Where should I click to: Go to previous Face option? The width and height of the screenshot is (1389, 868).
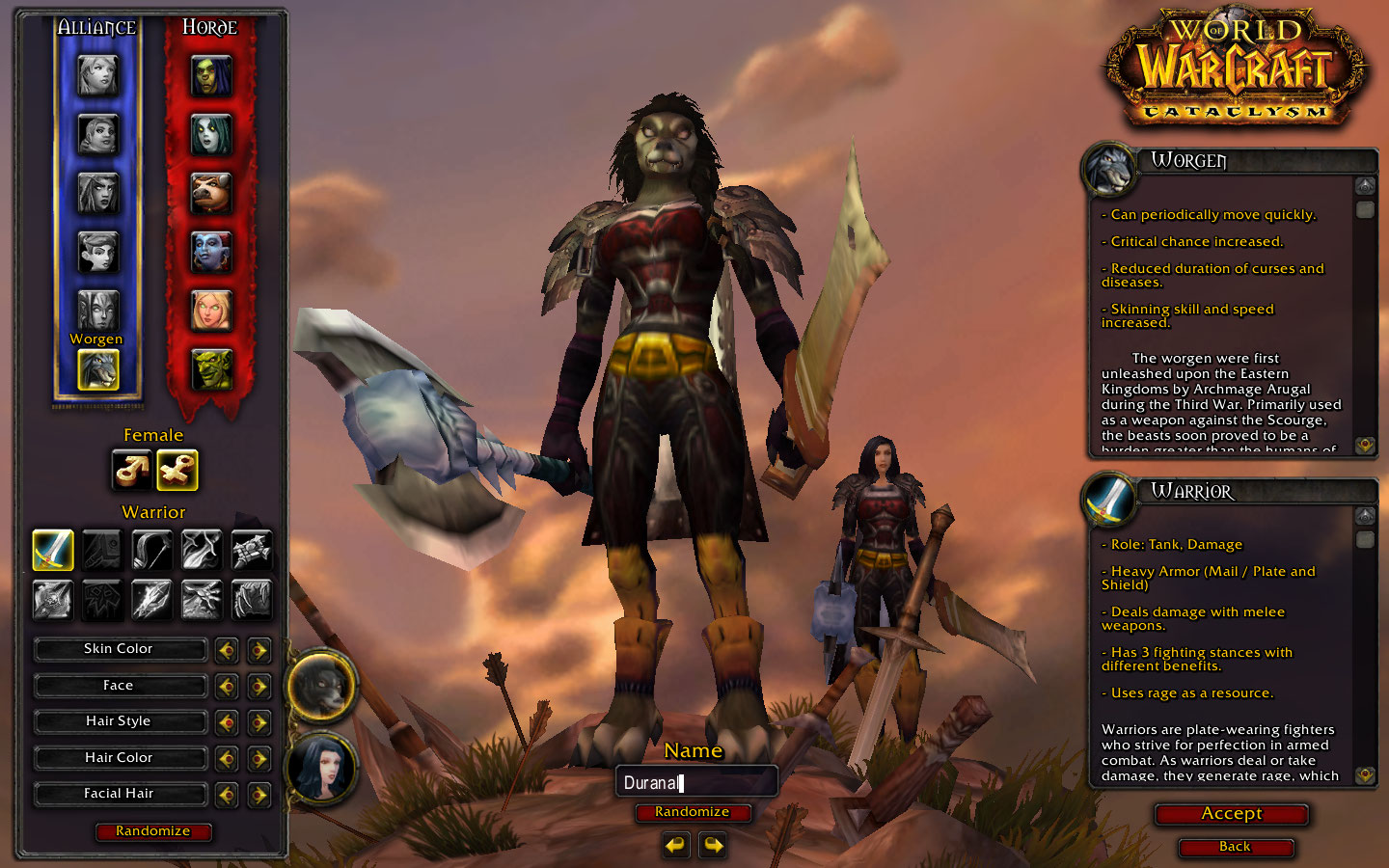tap(227, 687)
